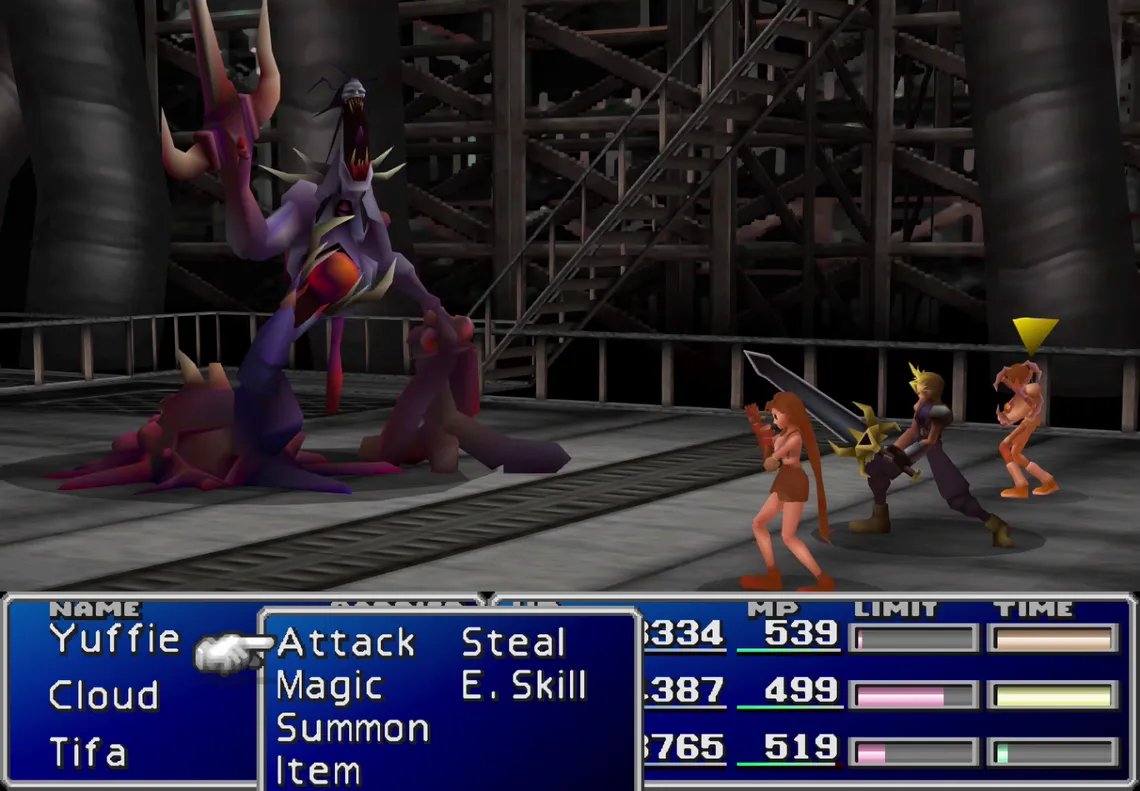Select Cloud in the party list
1140x791 pixels.
pyautogui.click(x=104, y=695)
